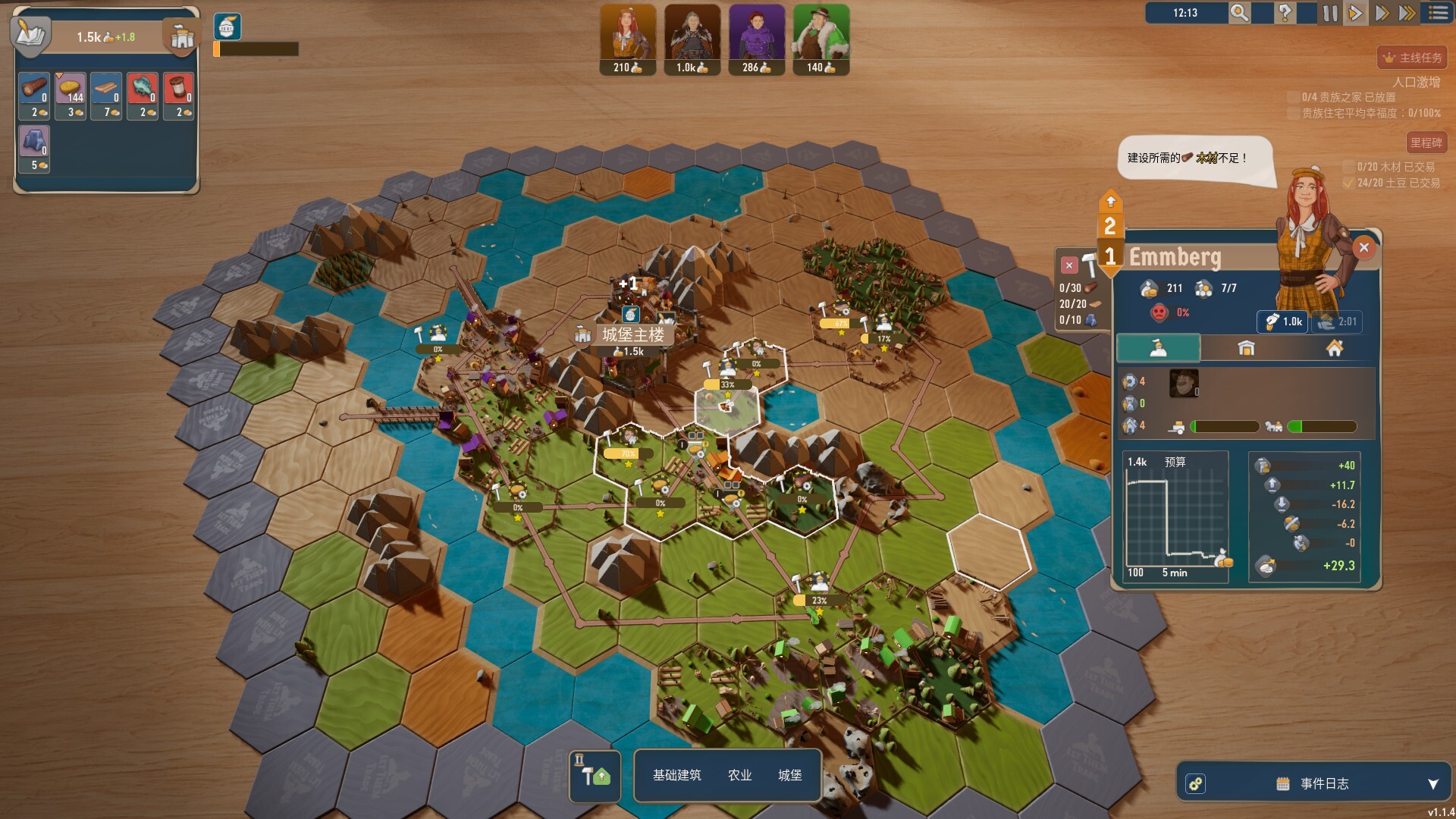The image size is (1456, 819).
Task: Select triple-speed fast forward
Action: [x=1408, y=13]
